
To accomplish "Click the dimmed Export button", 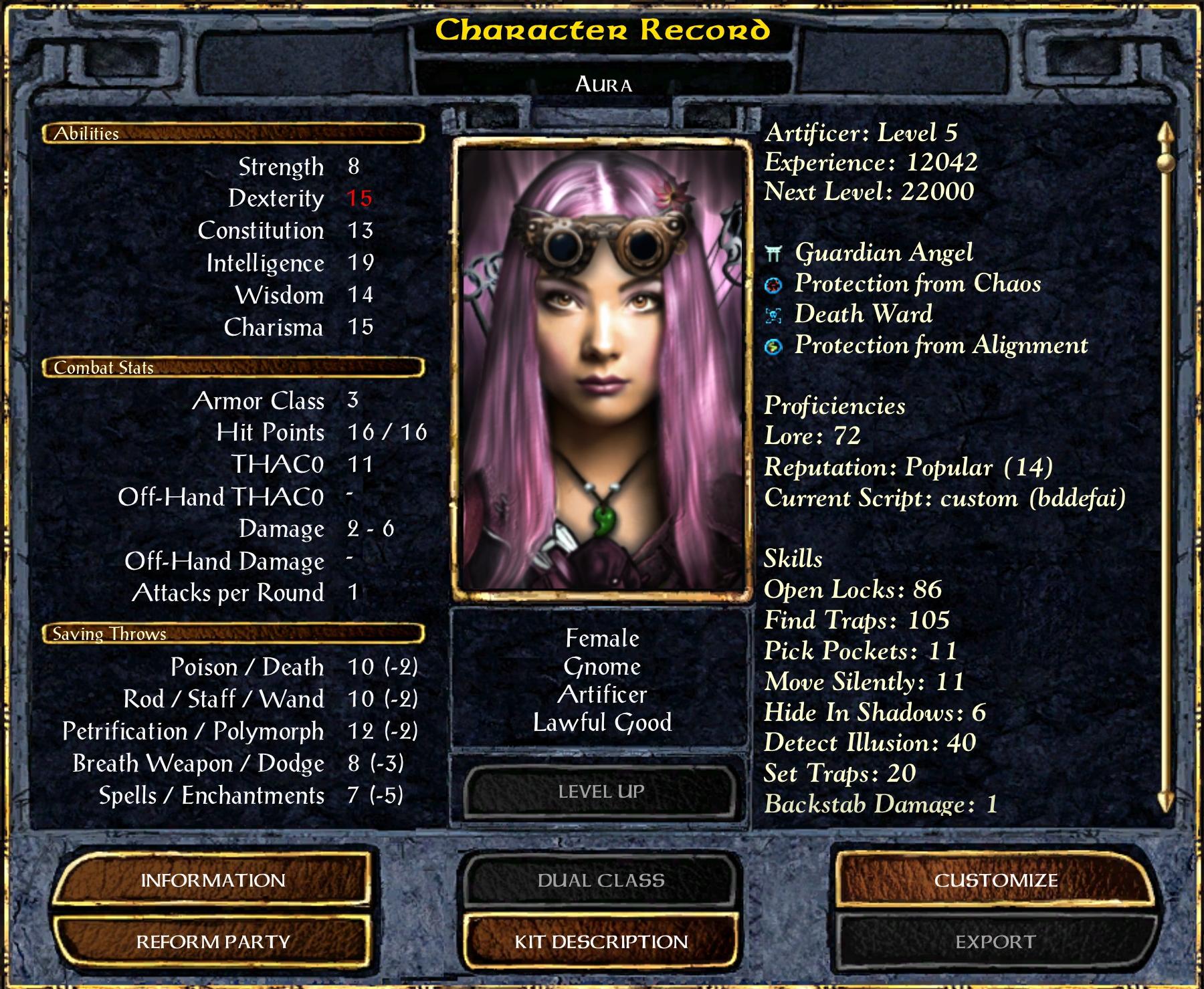I will [995, 942].
